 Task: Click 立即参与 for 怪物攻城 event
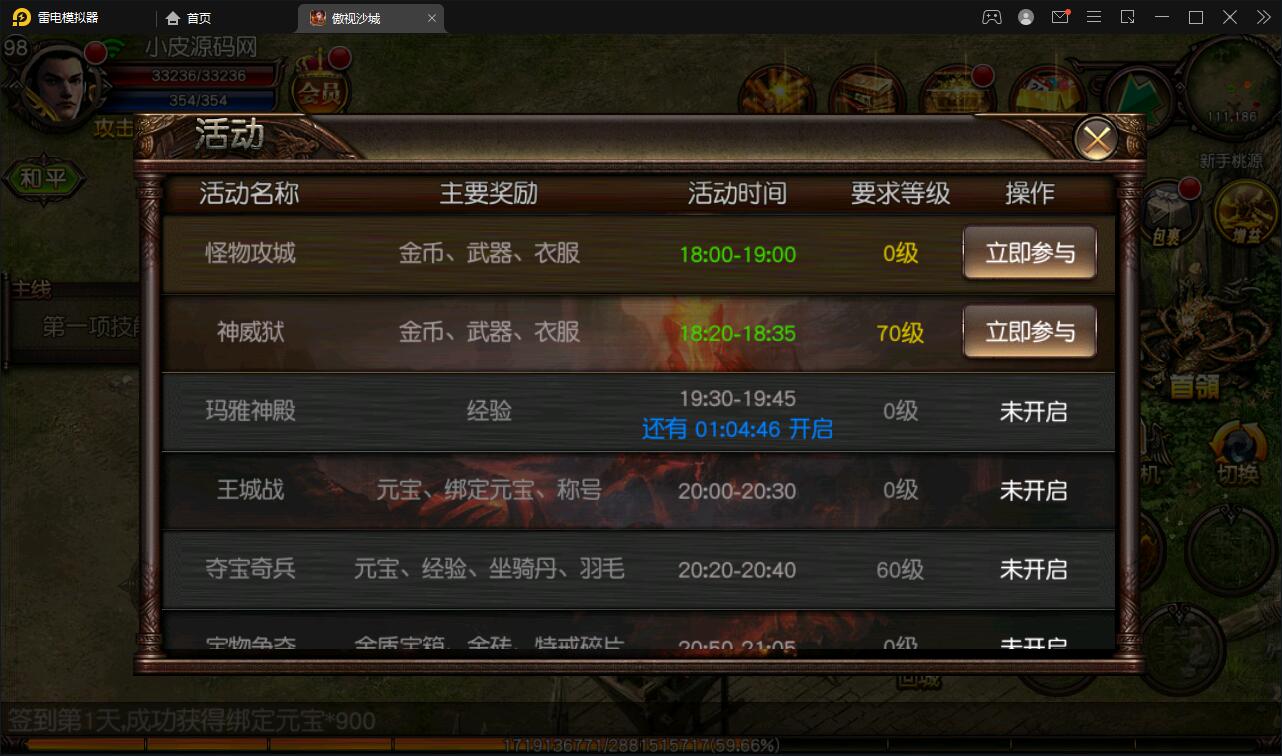(x=1030, y=253)
